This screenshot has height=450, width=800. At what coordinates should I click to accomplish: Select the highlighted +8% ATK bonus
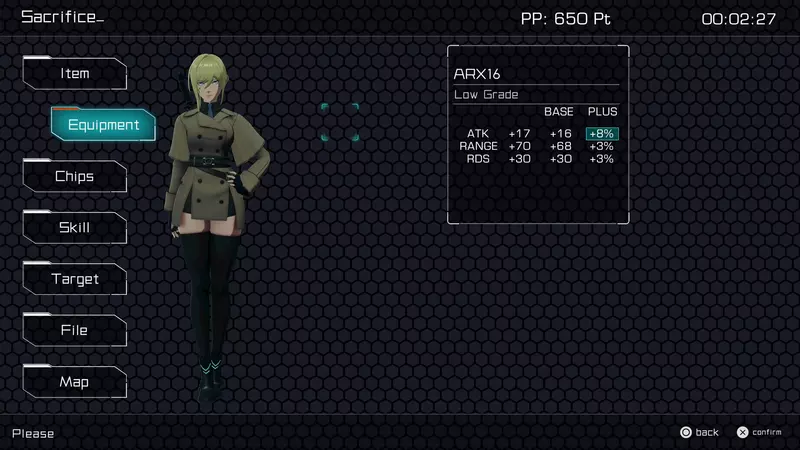point(602,134)
